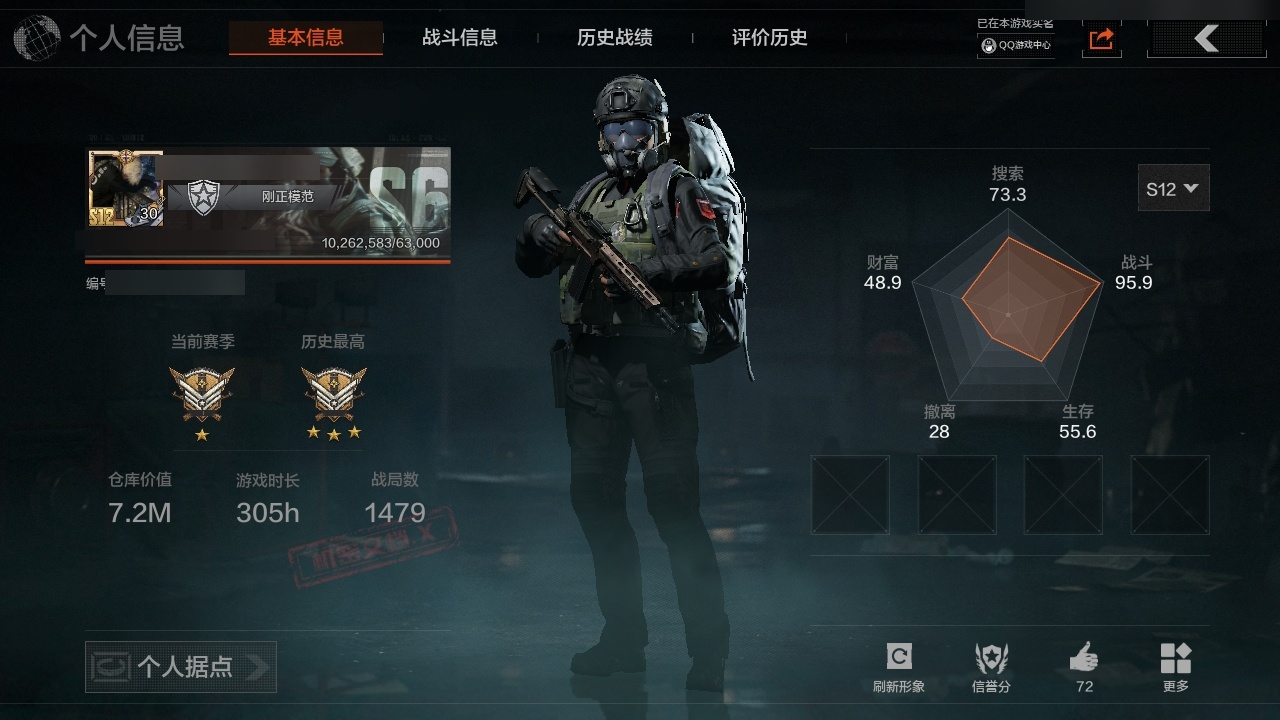Enter 个人据点 personal base

(181, 667)
